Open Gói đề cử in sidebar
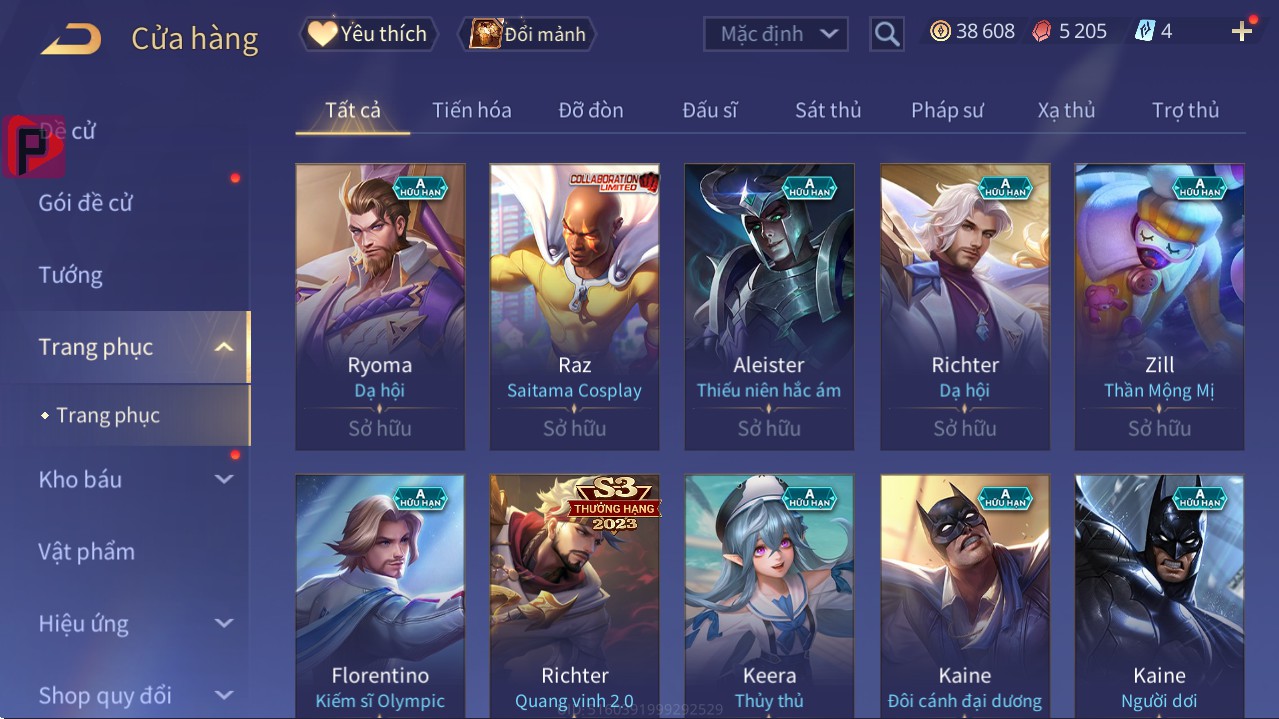Image resolution: width=1279 pixels, height=719 pixels. click(85, 203)
